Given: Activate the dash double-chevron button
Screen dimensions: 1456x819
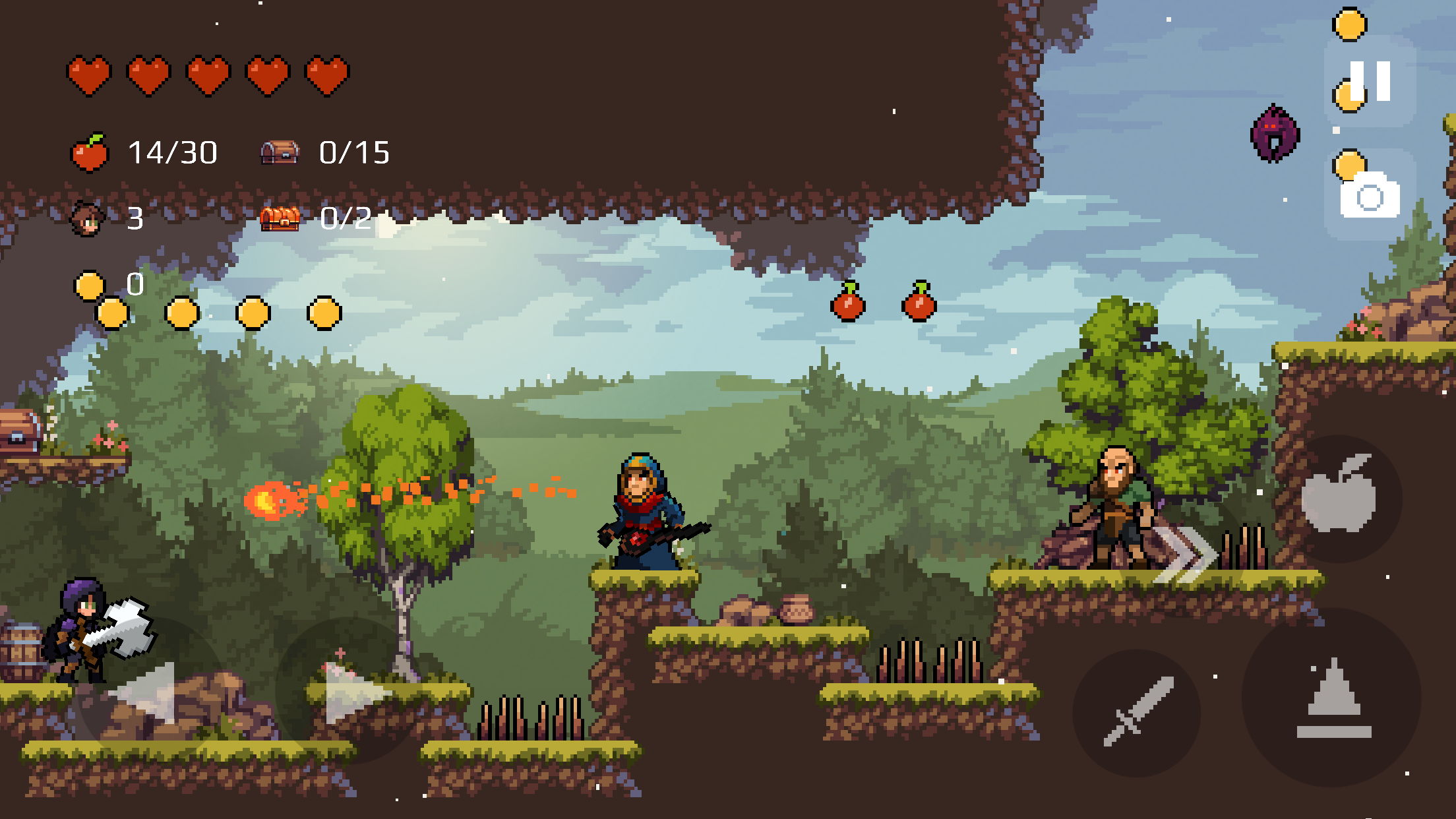Looking at the screenshot, I should click(x=1184, y=554).
